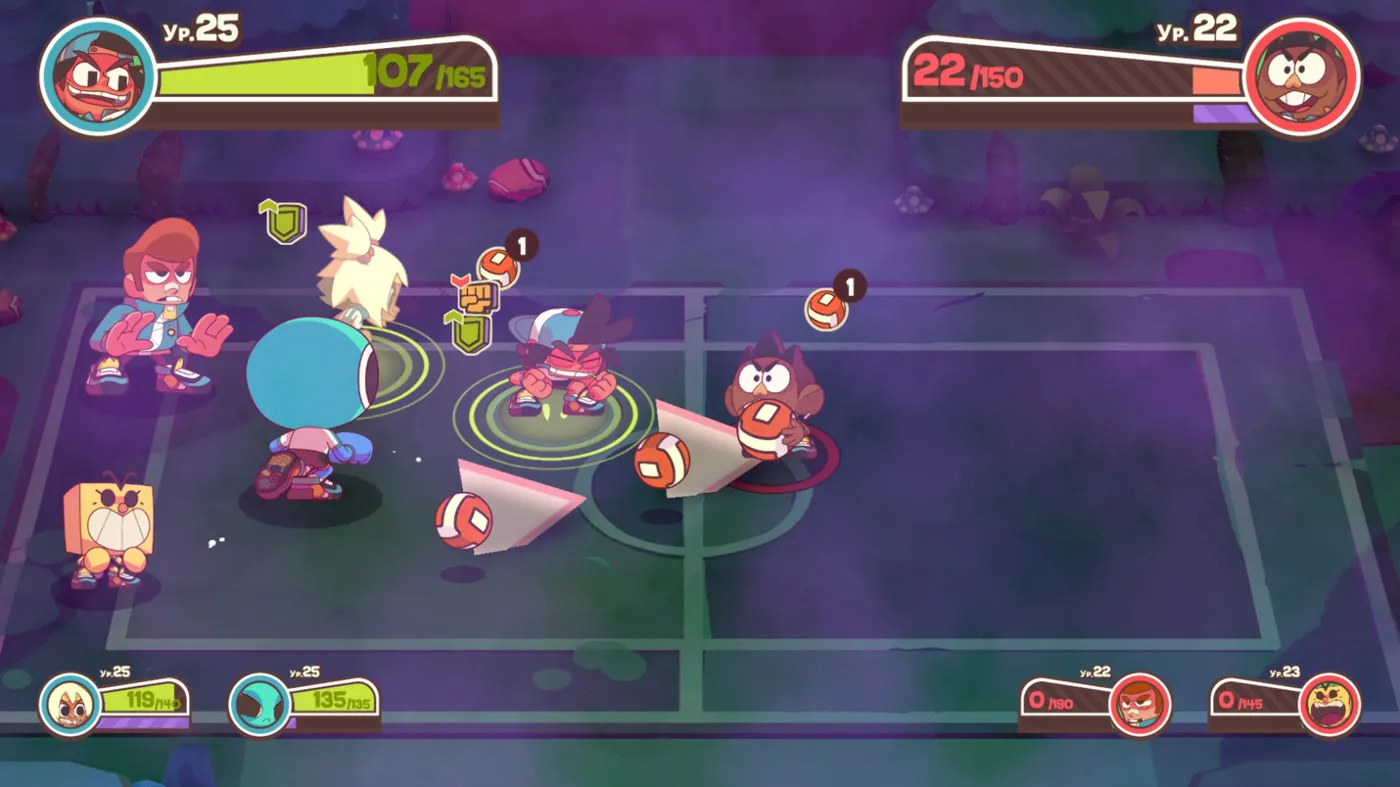Choose the blonde teammate portrait with 119 HP

coord(70,703)
